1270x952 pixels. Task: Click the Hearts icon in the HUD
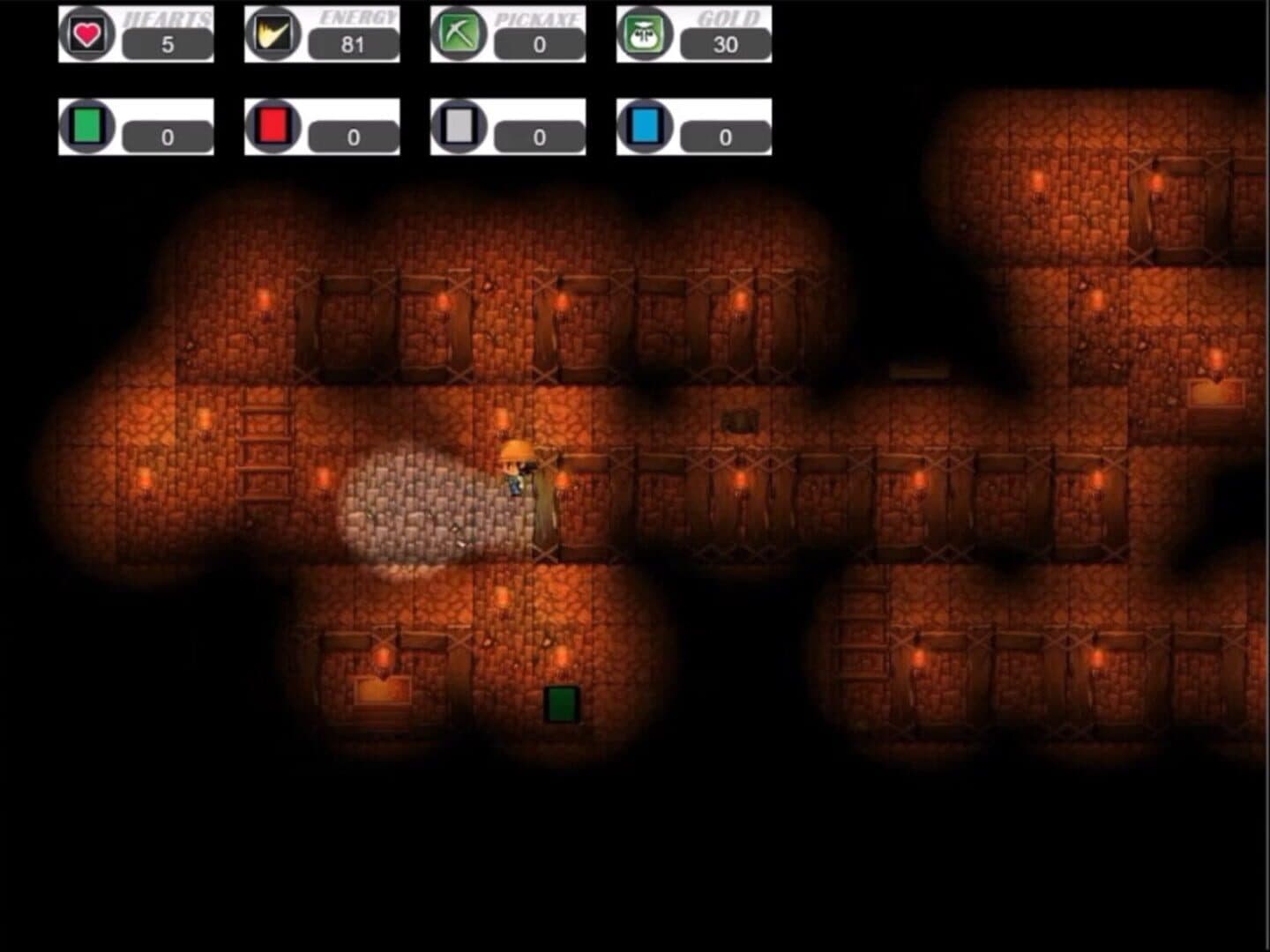(86, 34)
